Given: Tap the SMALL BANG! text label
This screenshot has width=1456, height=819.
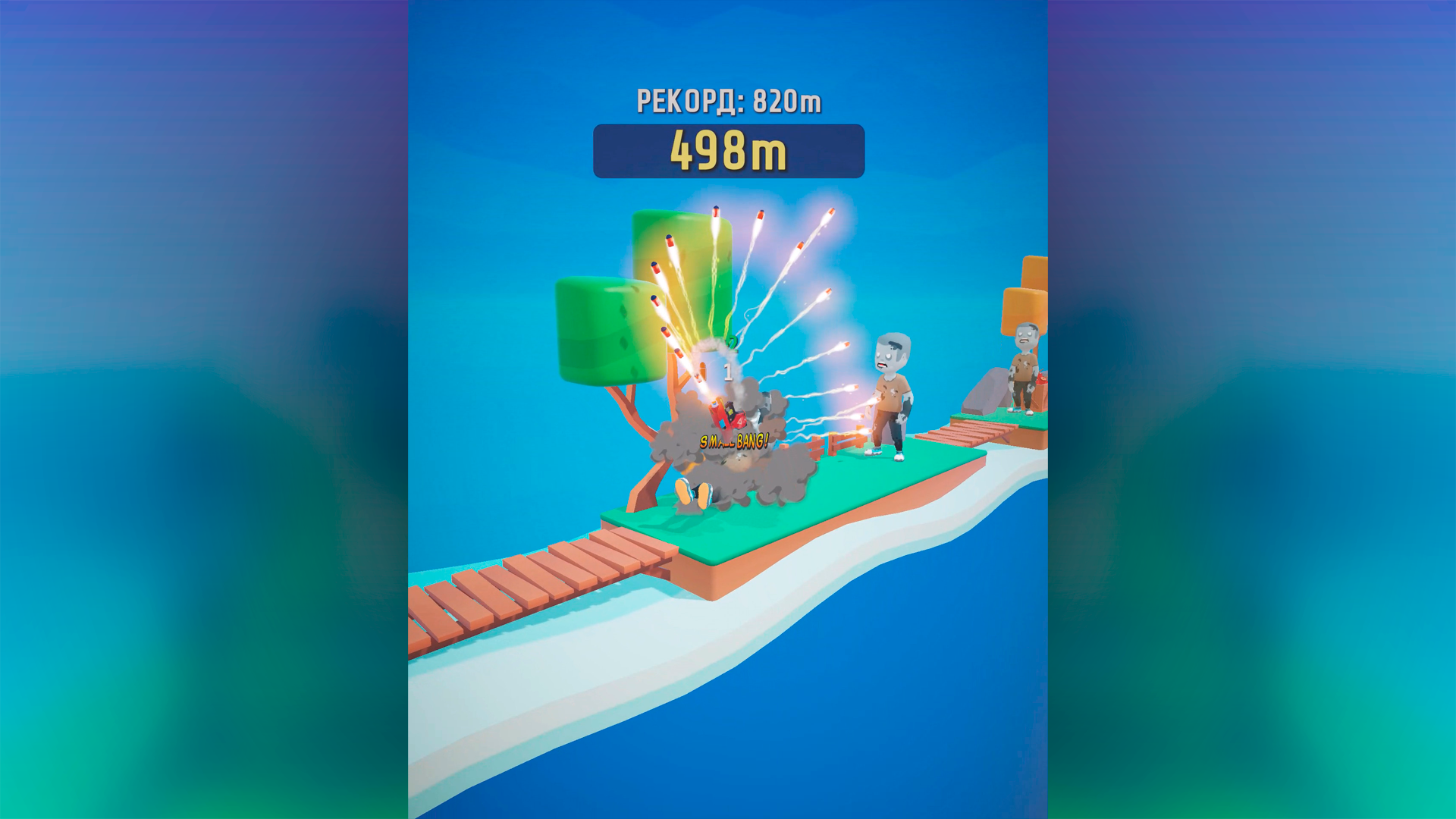Looking at the screenshot, I should click(x=732, y=440).
